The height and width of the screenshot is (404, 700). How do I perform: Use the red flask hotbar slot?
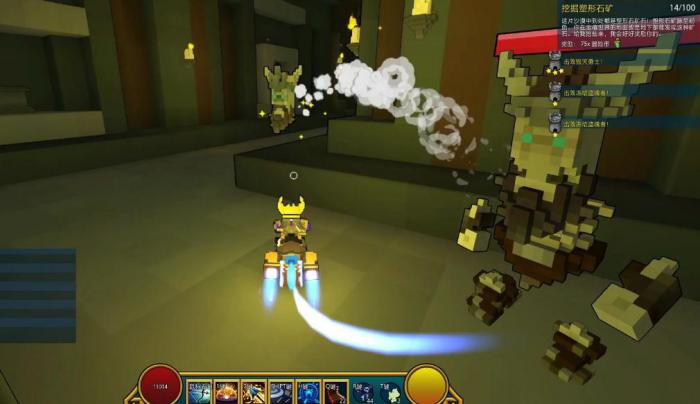(x=334, y=390)
